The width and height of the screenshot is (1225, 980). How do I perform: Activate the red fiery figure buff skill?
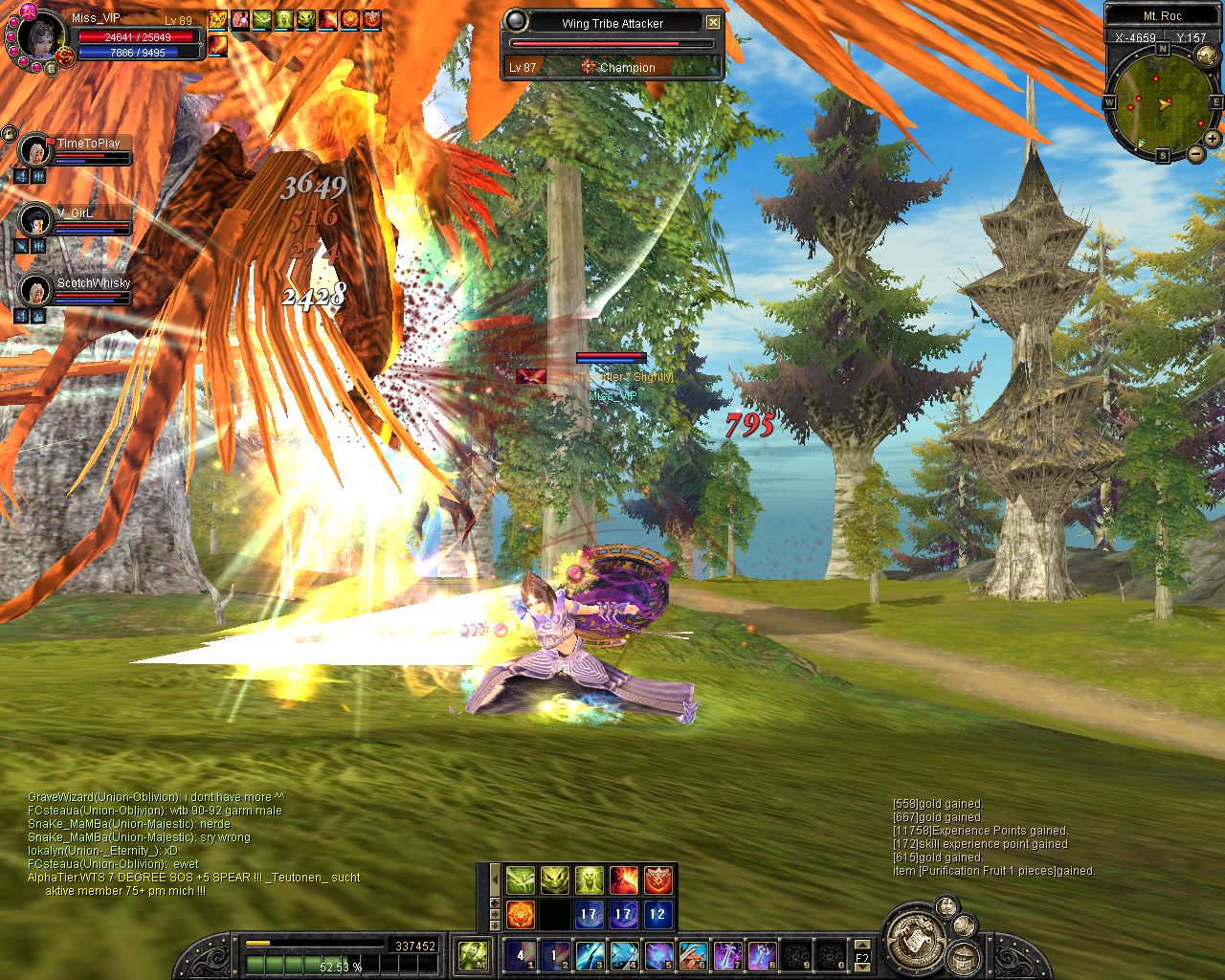[624, 880]
